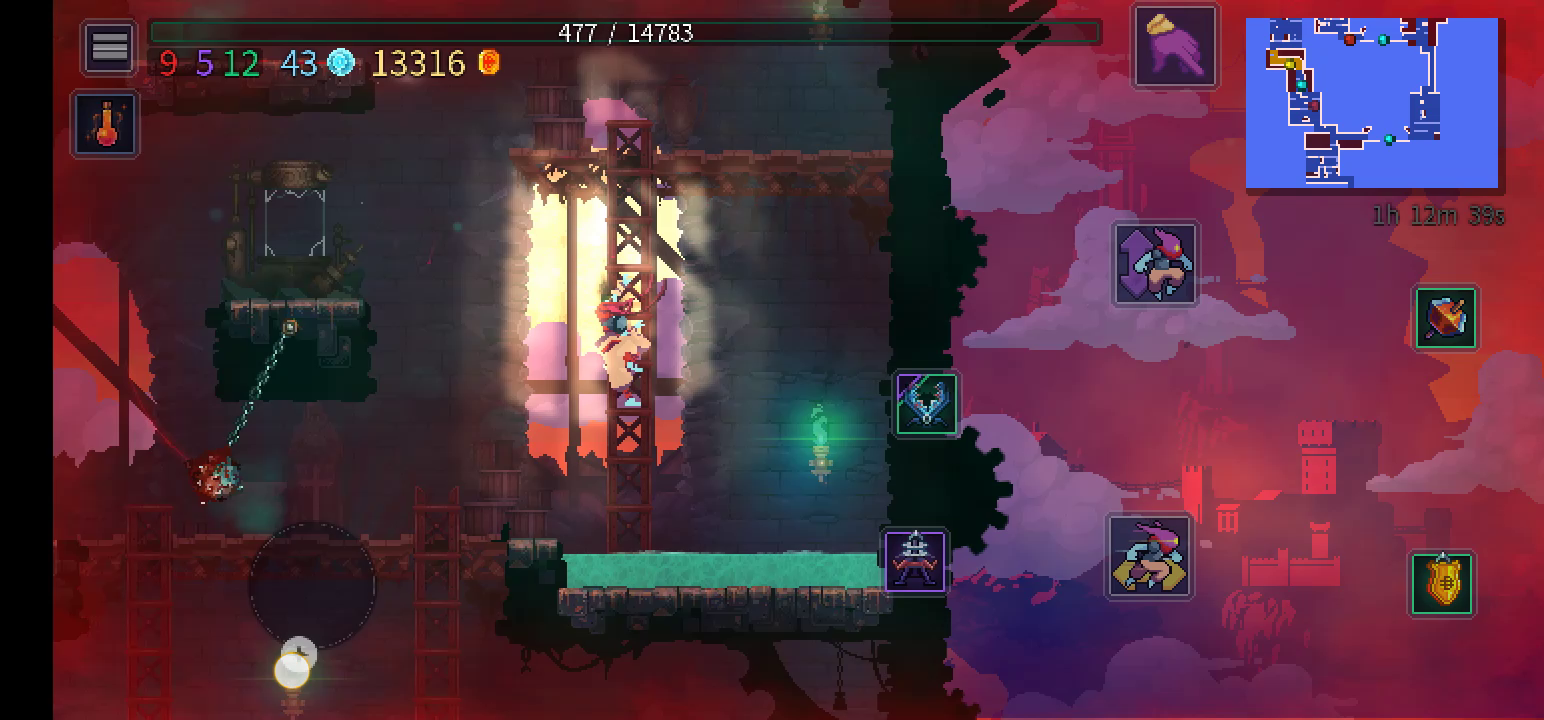Attack with the red spinning-top weapon

[1446, 318]
